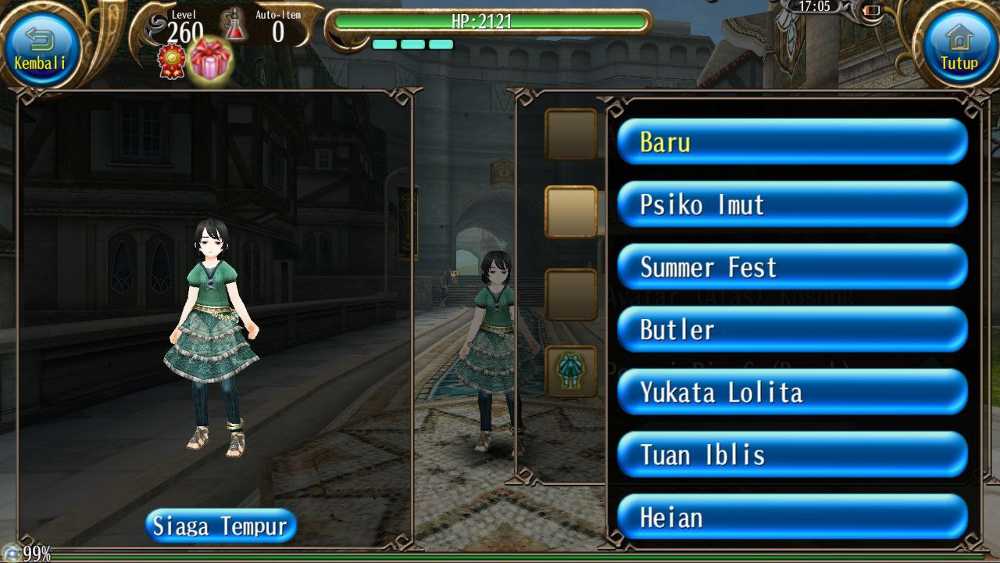Select the Butler outfit entry
The image size is (1000, 563).
(x=792, y=330)
